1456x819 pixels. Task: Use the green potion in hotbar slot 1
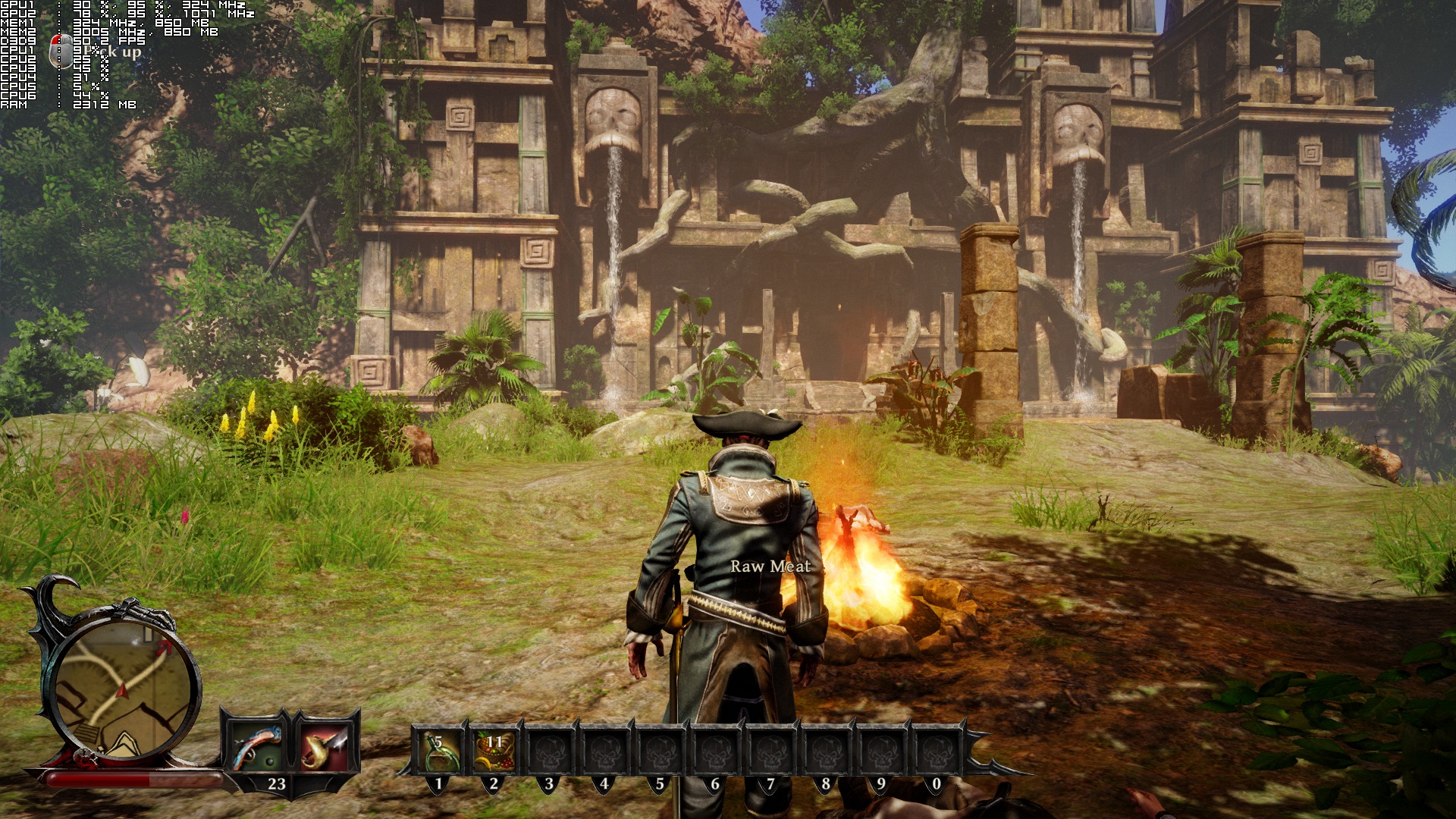(x=438, y=751)
